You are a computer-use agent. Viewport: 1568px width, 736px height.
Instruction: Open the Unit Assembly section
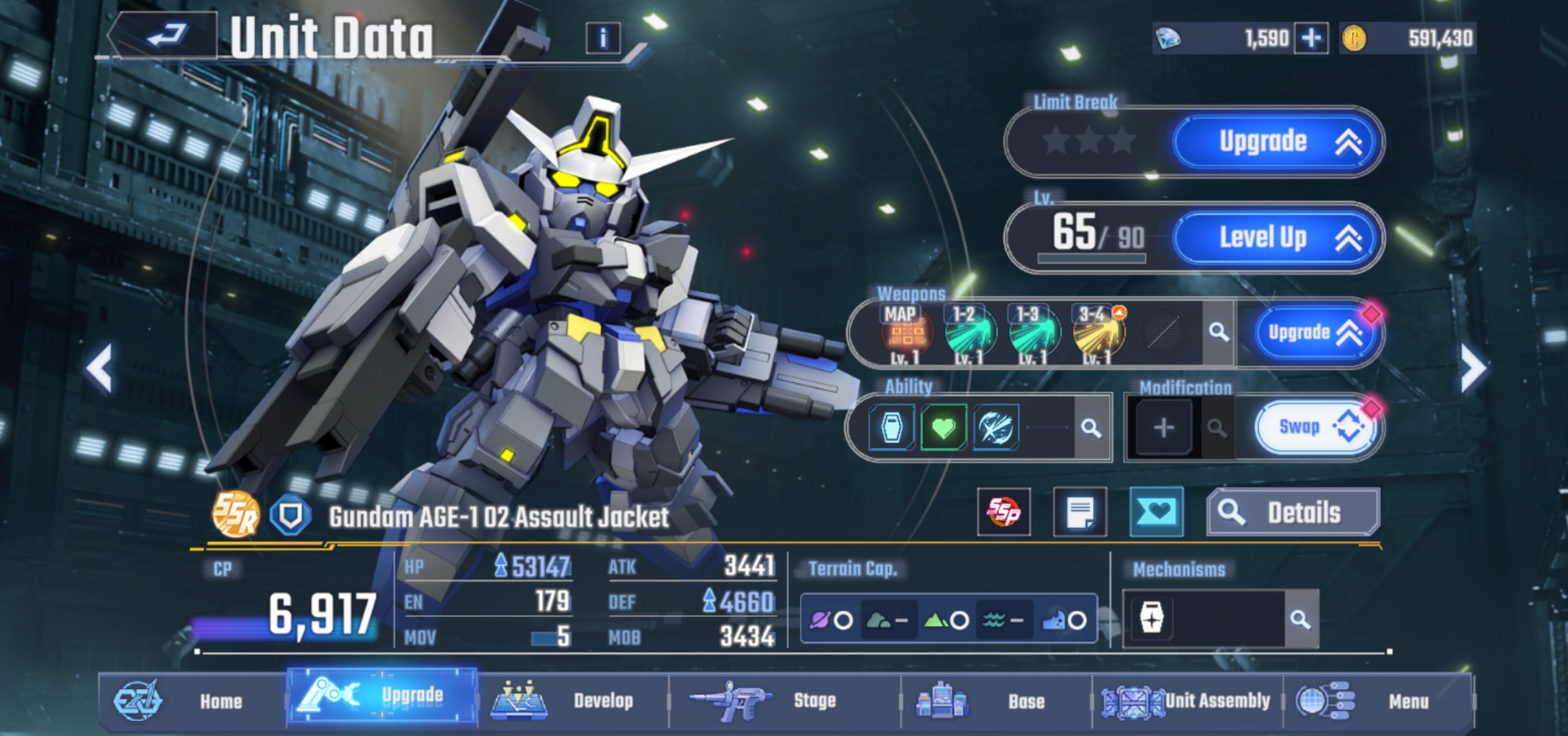coord(1187,701)
